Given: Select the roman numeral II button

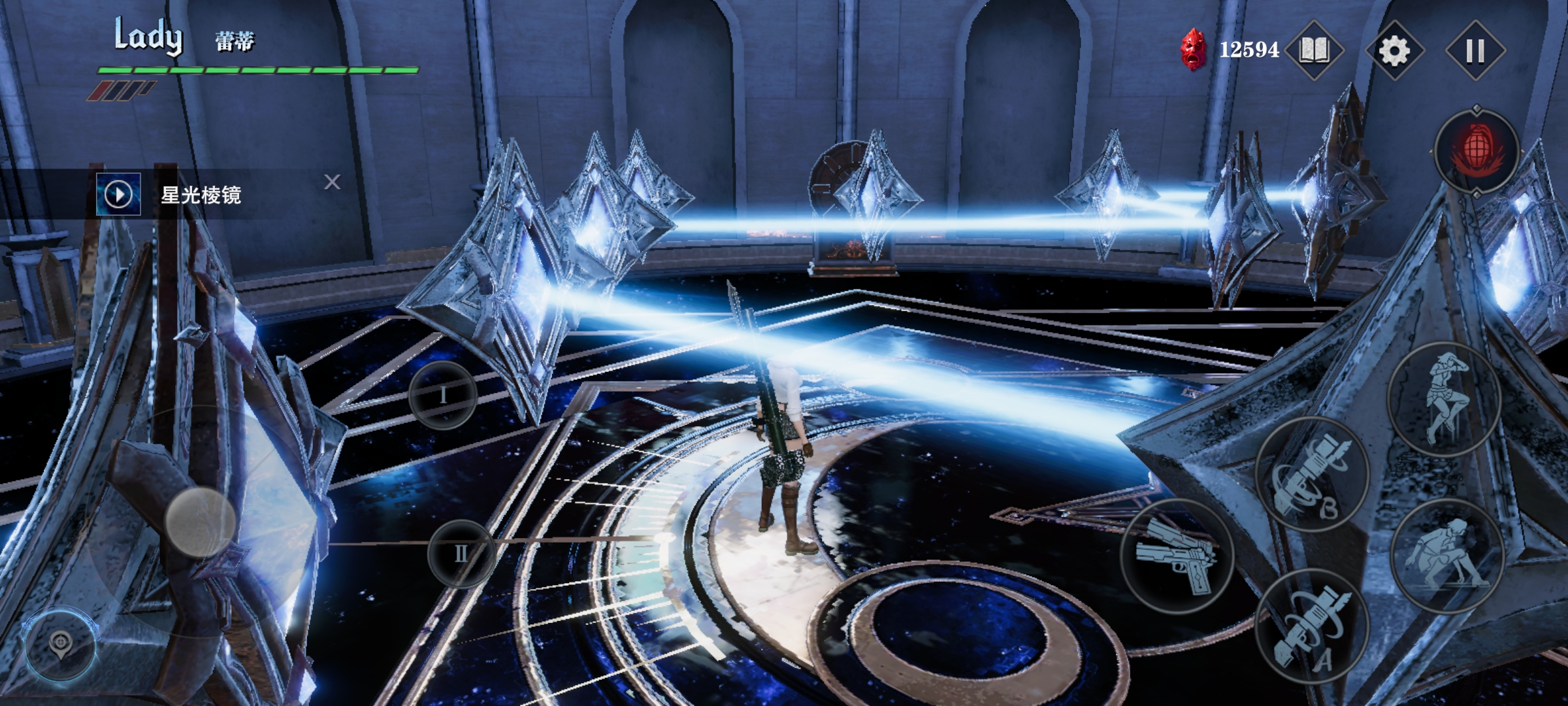Looking at the screenshot, I should [x=461, y=554].
